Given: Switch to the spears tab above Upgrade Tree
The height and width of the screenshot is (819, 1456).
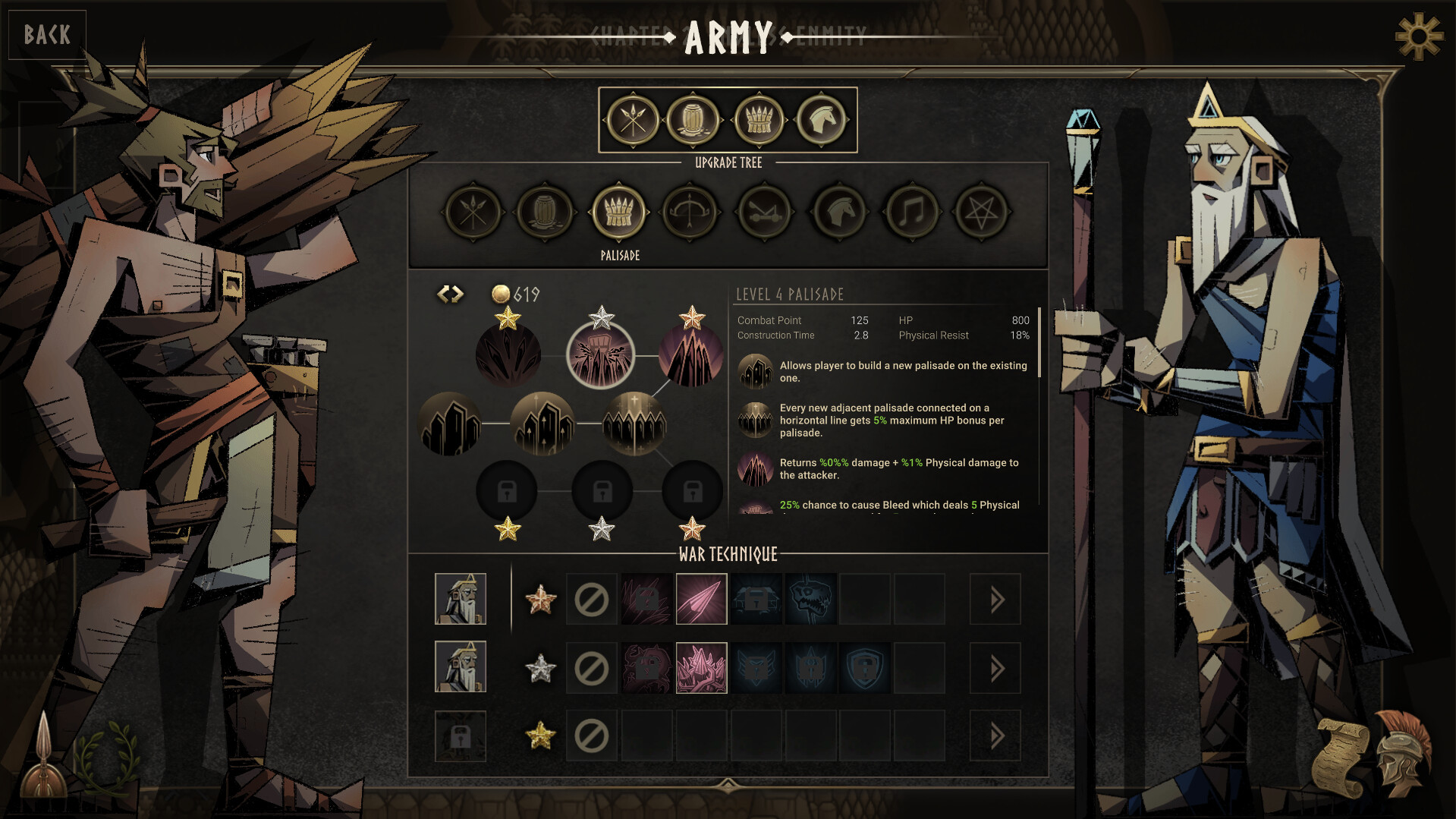Looking at the screenshot, I should click(x=634, y=119).
